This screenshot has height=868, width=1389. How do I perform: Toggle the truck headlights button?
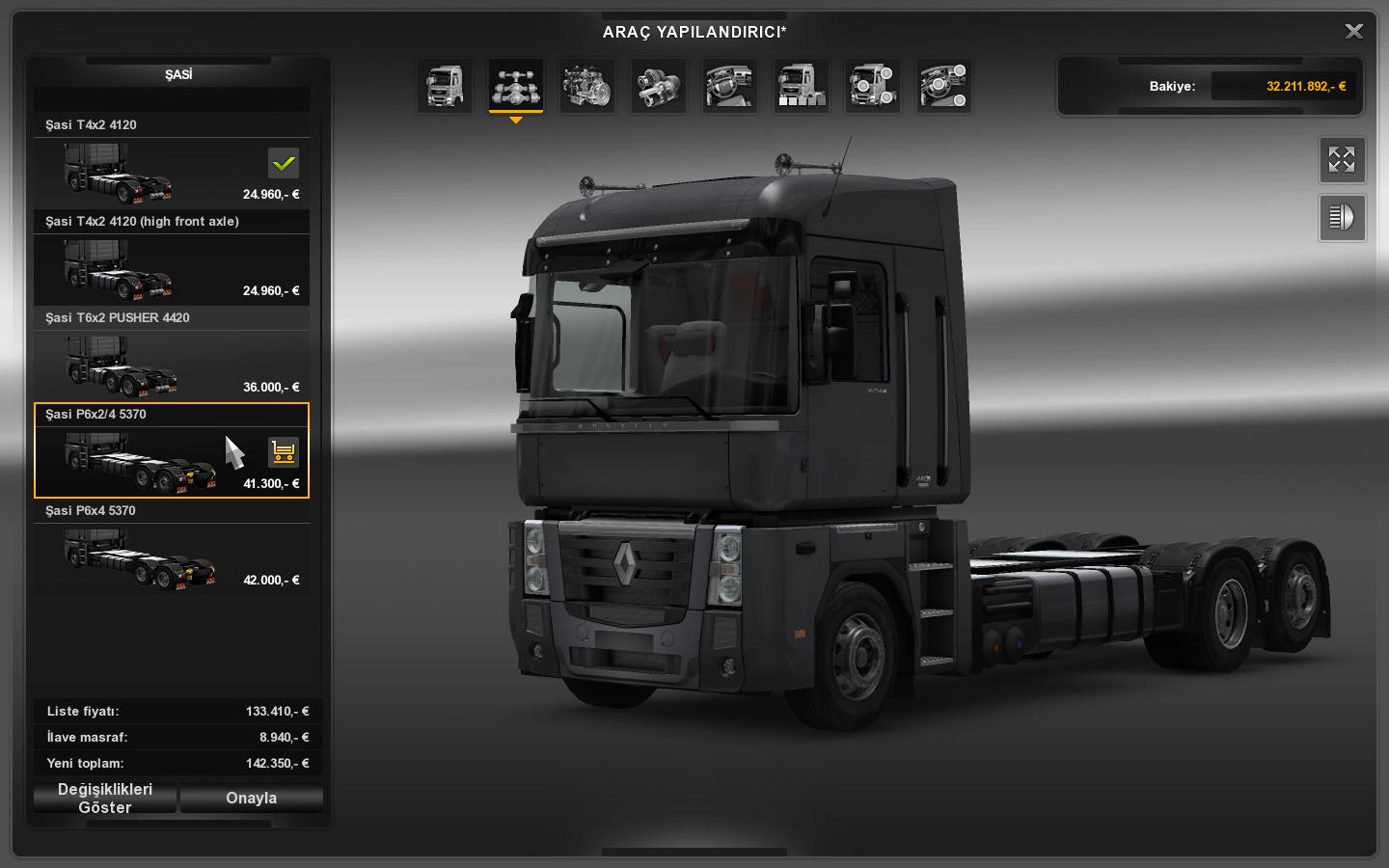coord(1342,217)
